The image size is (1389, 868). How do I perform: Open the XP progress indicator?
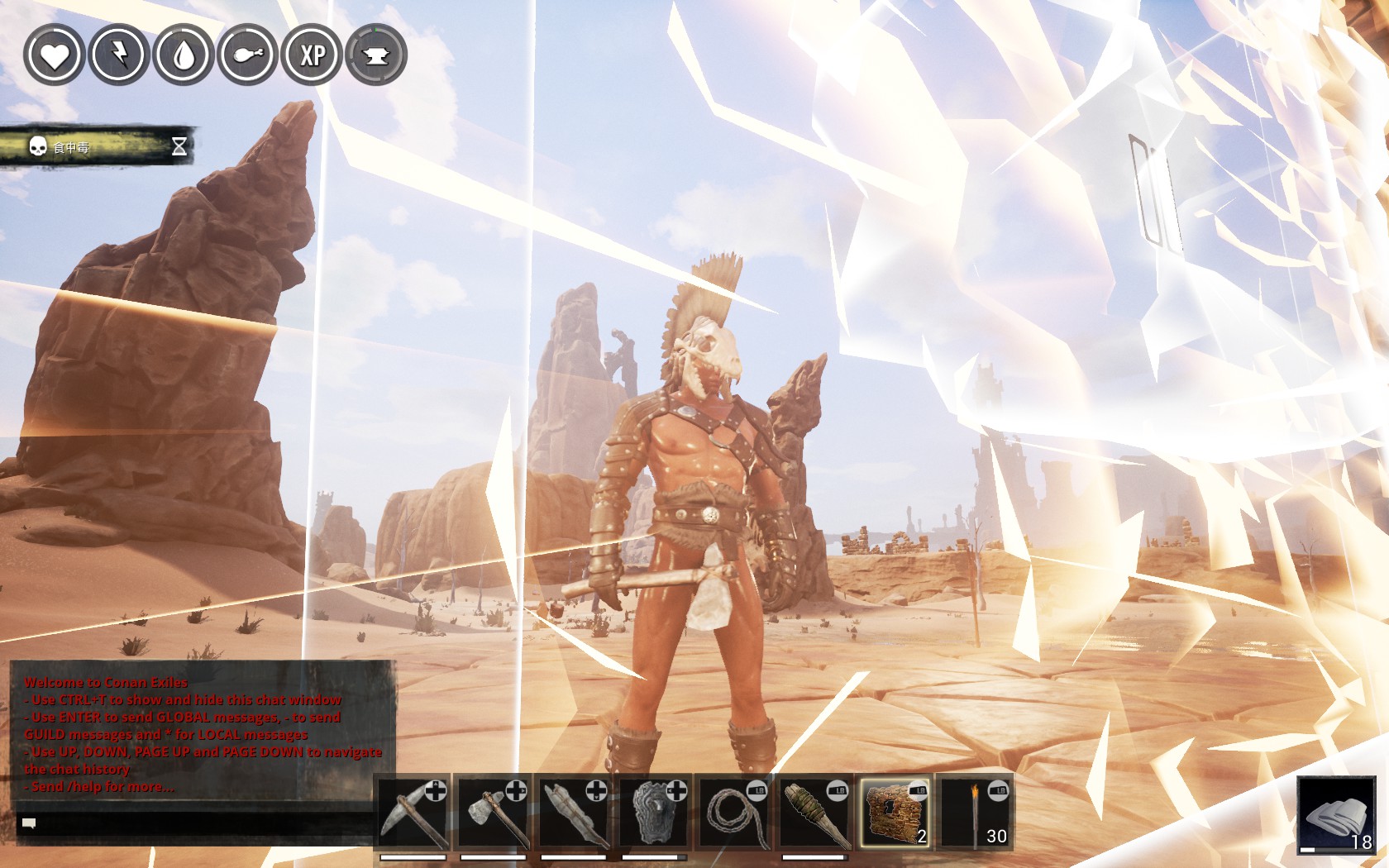[311, 56]
